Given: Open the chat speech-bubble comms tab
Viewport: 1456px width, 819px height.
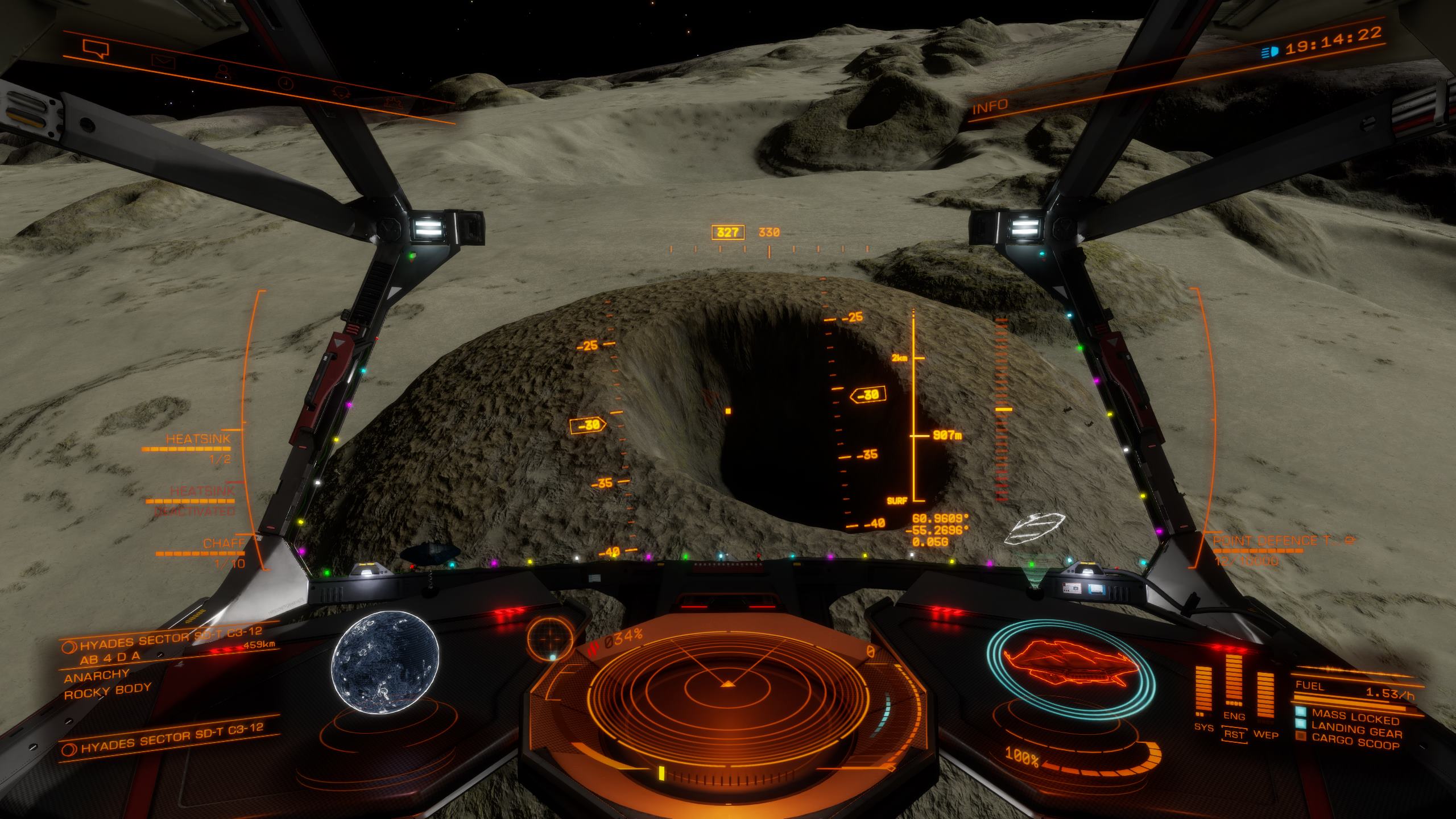Looking at the screenshot, I should pyautogui.click(x=95, y=48).
